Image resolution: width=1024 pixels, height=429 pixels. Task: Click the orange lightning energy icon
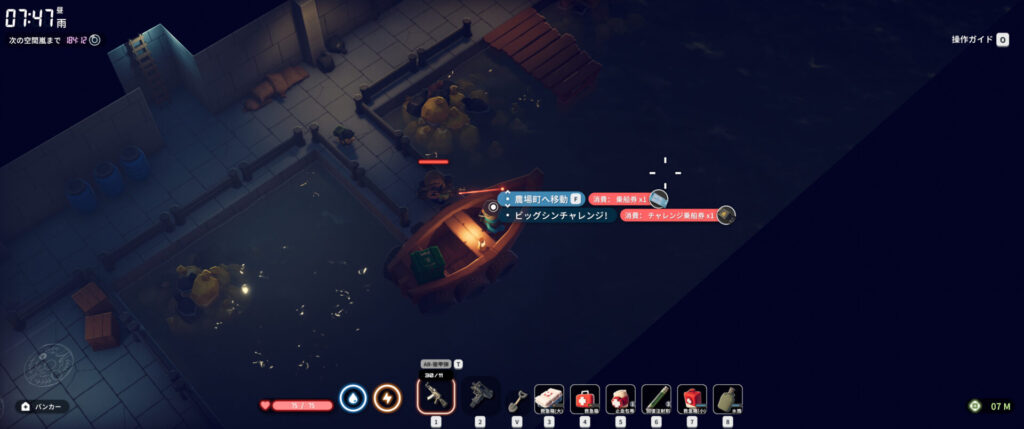click(387, 398)
